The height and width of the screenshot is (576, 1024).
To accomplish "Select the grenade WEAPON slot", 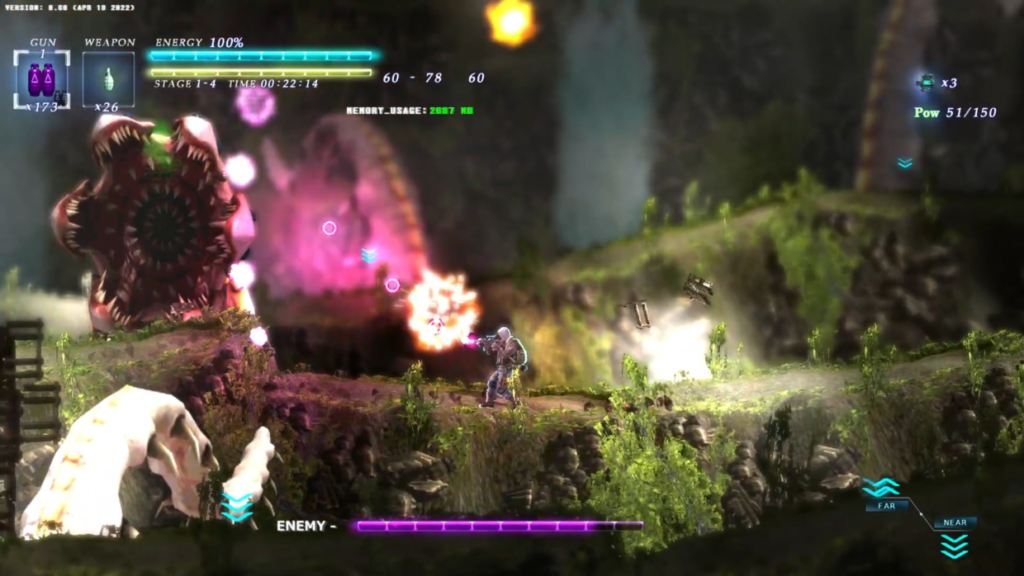I will pyautogui.click(x=108, y=77).
